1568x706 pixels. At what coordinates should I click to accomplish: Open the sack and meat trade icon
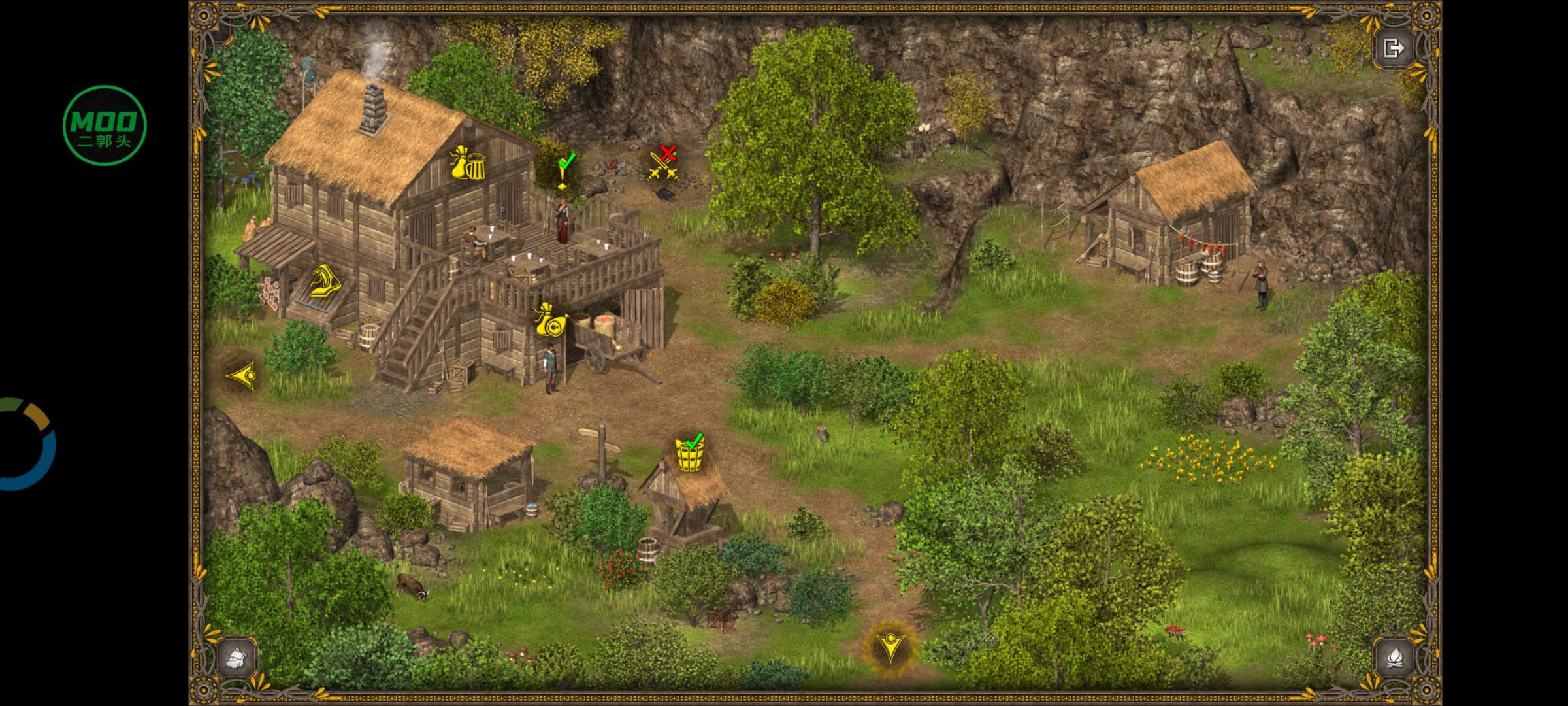tap(551, 320)
